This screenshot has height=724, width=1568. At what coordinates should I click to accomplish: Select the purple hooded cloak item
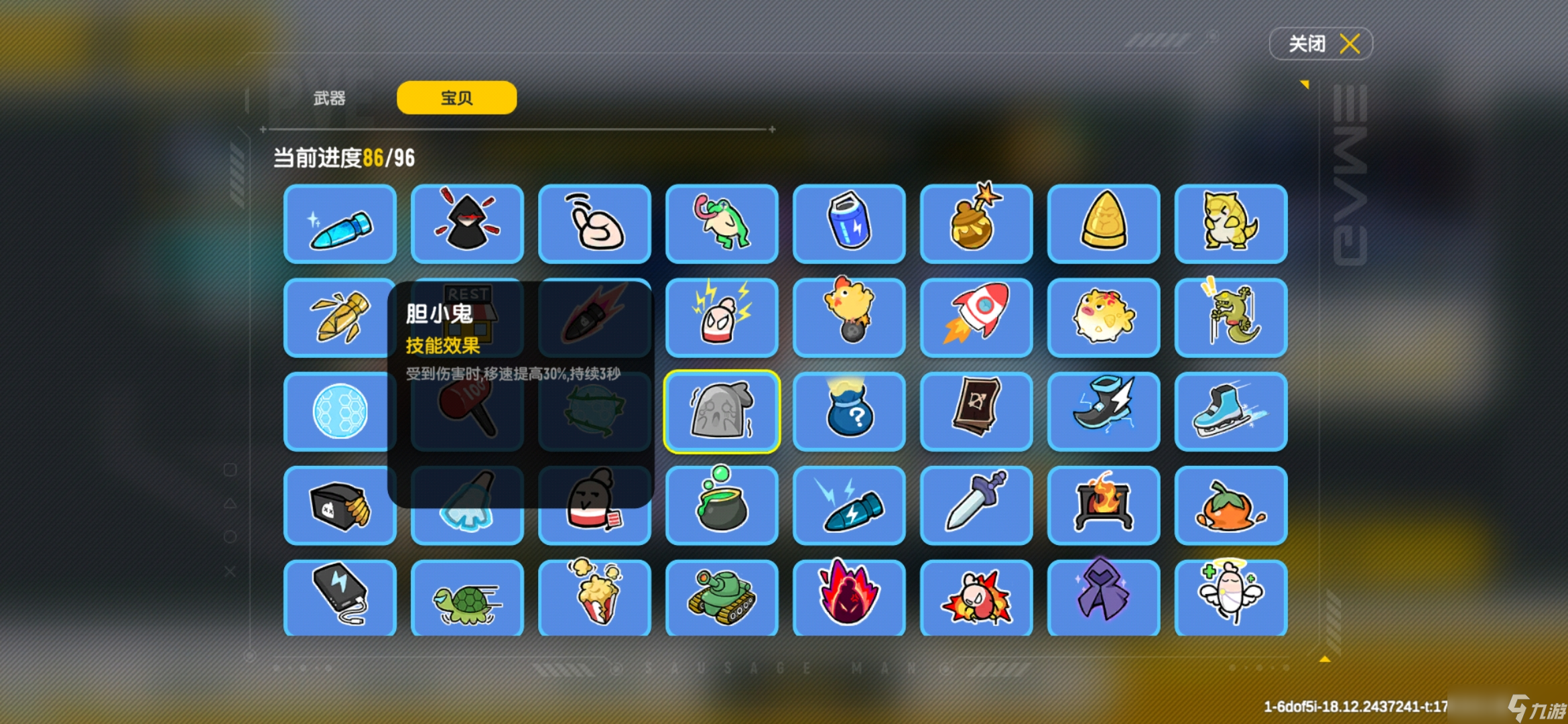[1104, 597]
